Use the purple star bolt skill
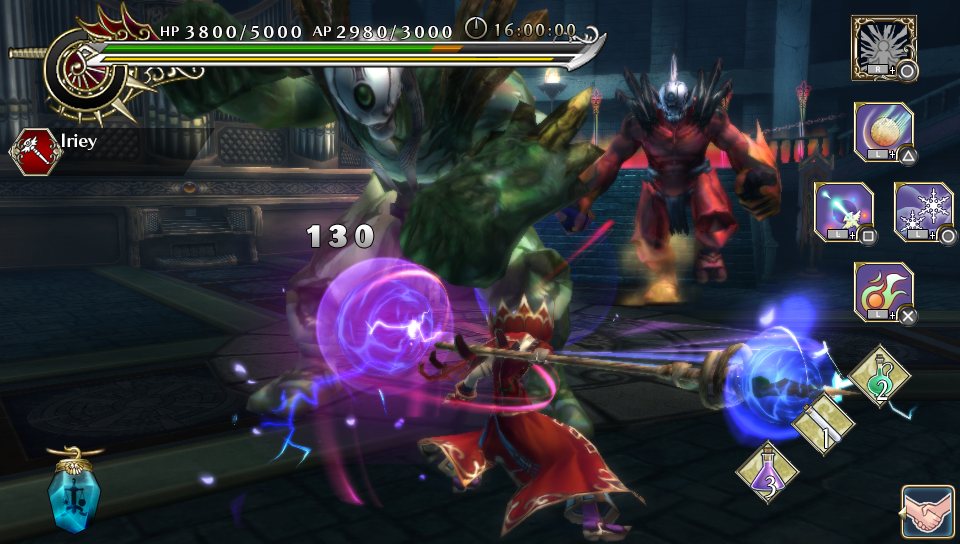Image resolution: width=960 pixels, height=544 pixels. [x=844, y=211]
